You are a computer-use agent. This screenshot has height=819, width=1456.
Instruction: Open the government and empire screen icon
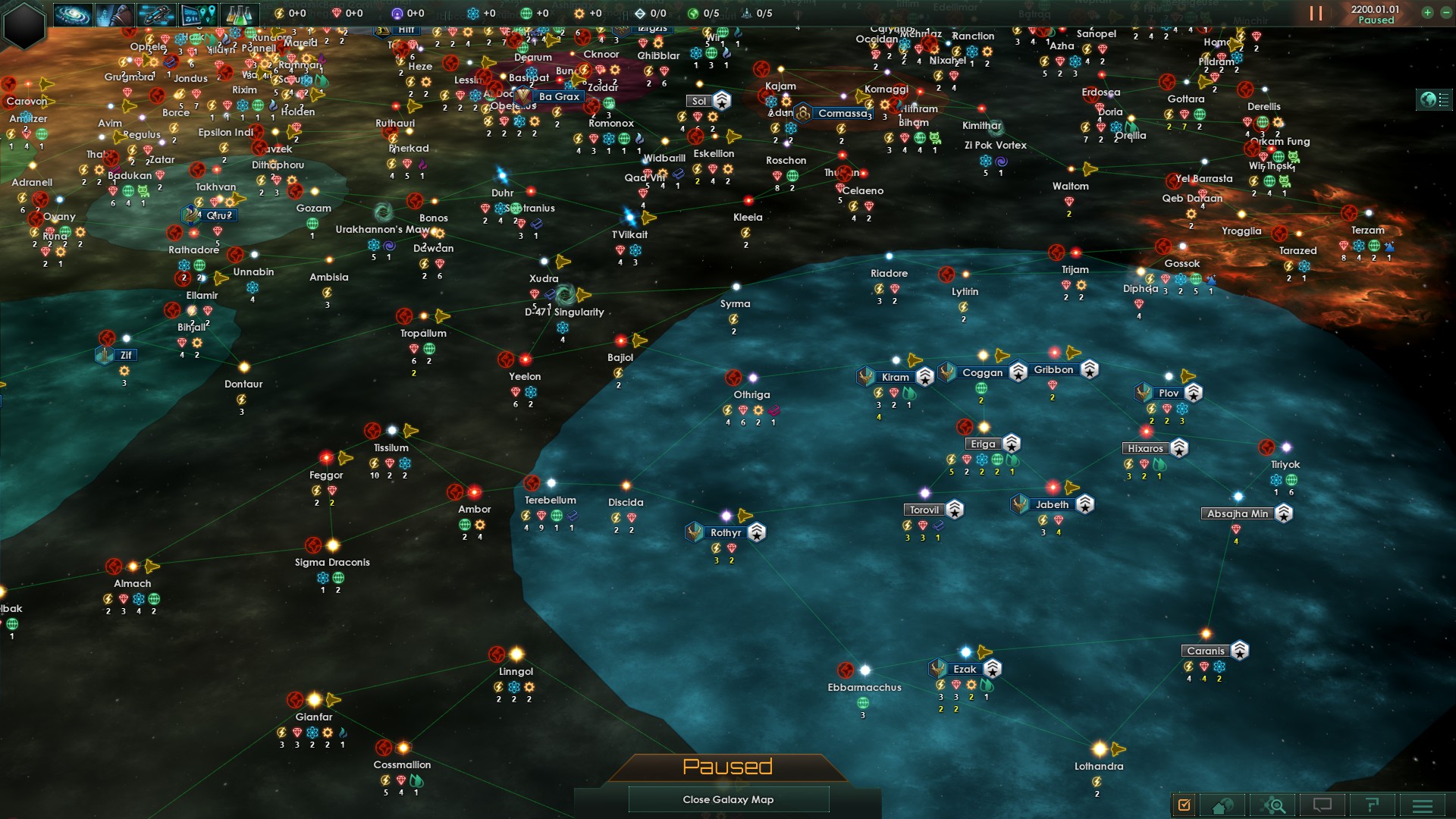coord(116,13)
